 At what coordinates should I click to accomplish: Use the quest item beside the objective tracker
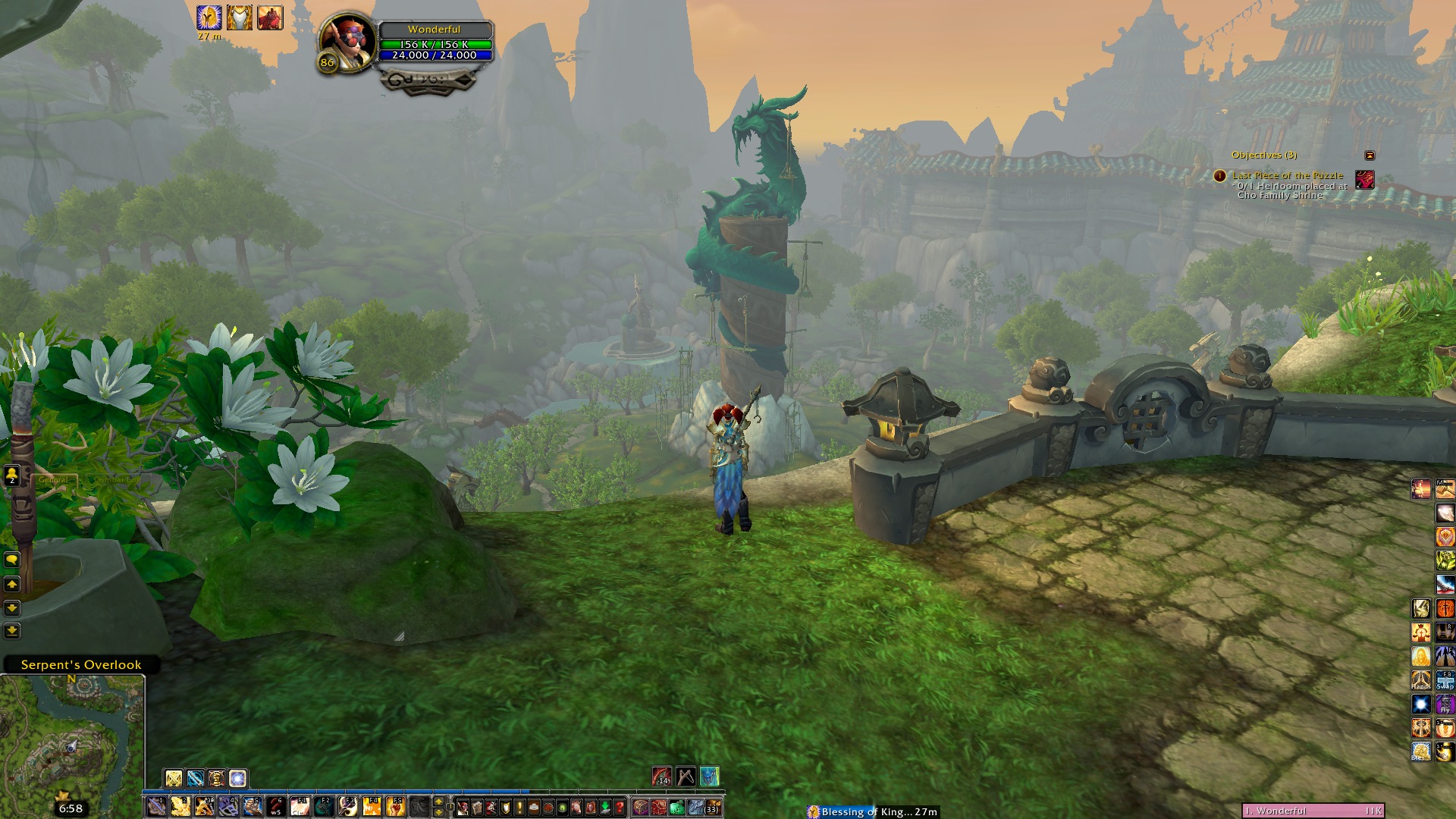click(x=1364, y=180)
